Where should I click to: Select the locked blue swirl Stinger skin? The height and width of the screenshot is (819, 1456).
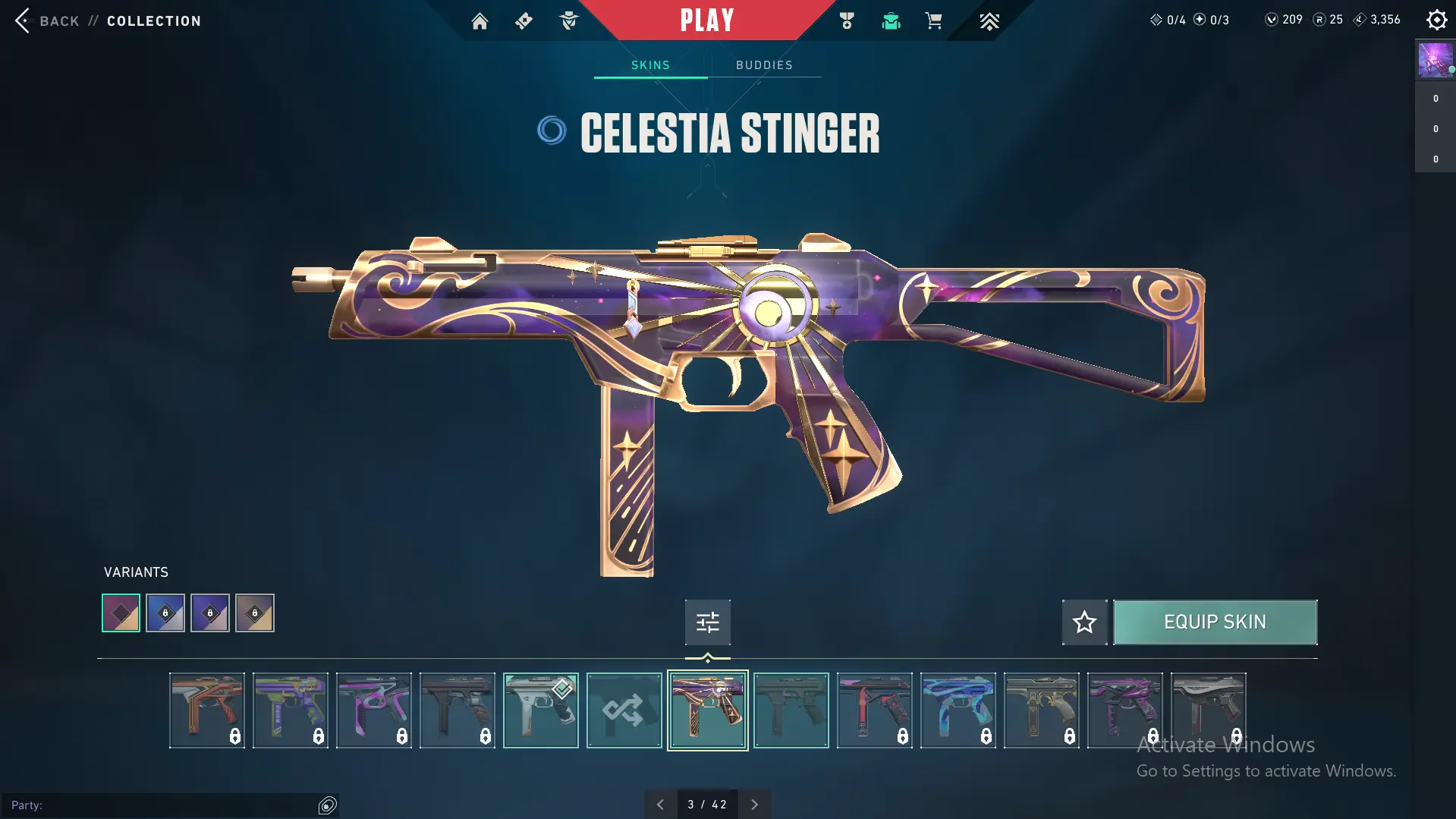point(958,710)
